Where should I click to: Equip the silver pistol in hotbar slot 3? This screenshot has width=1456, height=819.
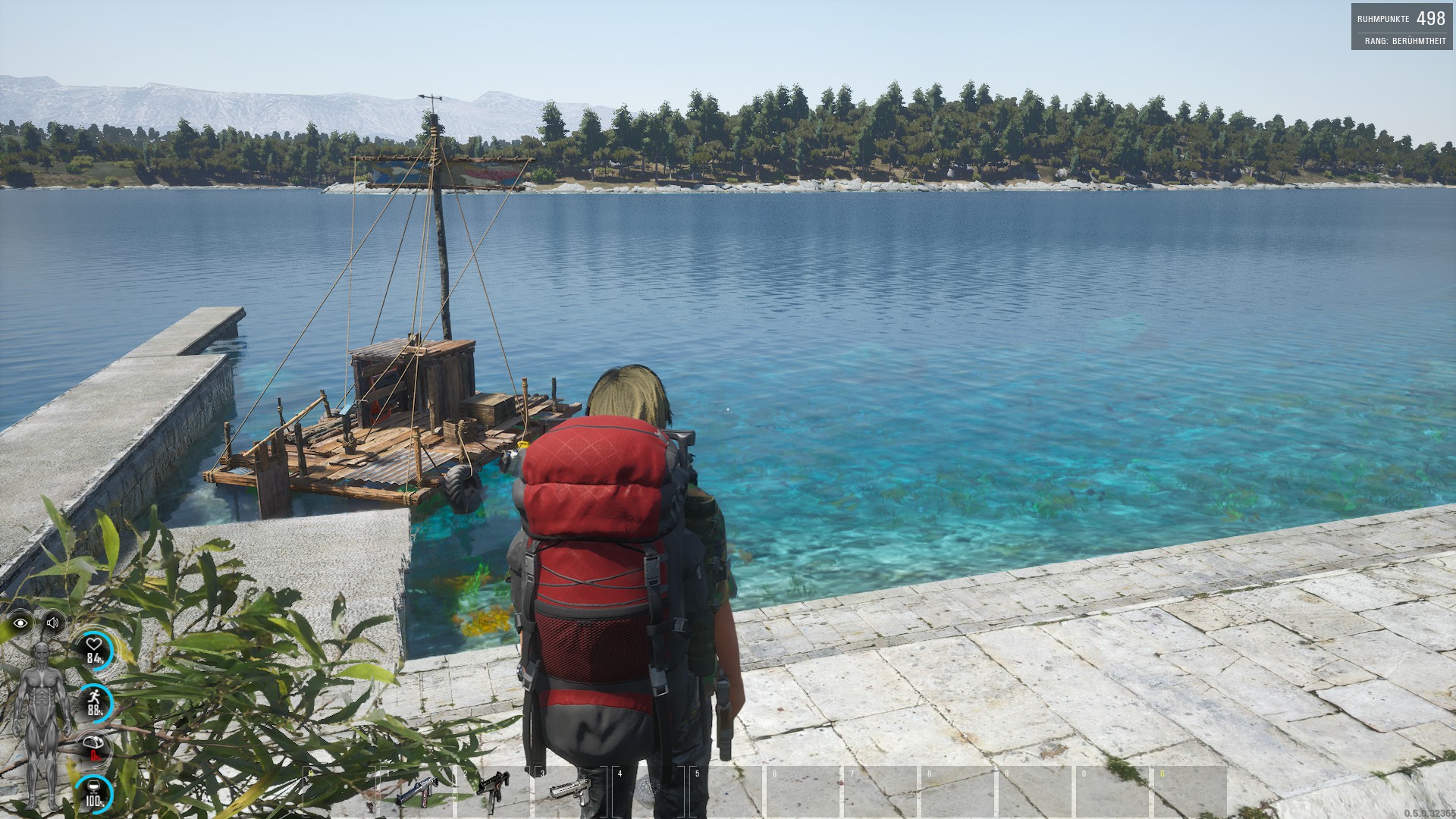(570, 789)
